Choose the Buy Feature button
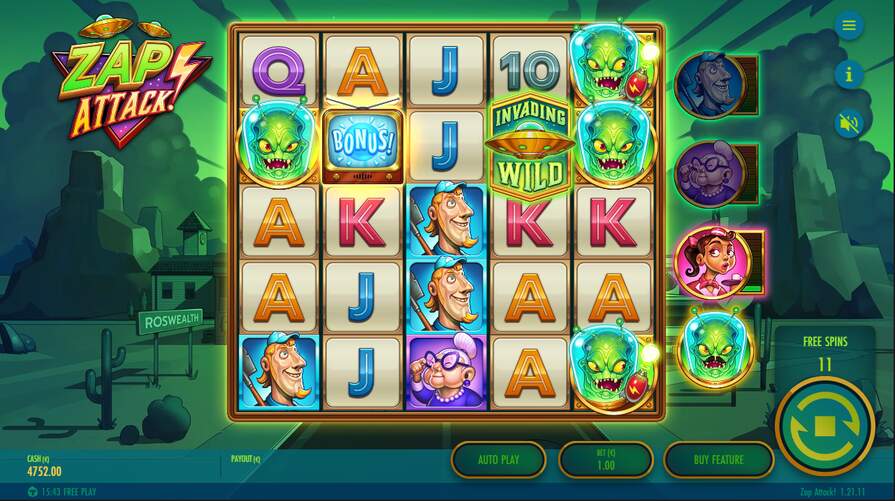Screen dimensions: 895x501 coord(718,460)
